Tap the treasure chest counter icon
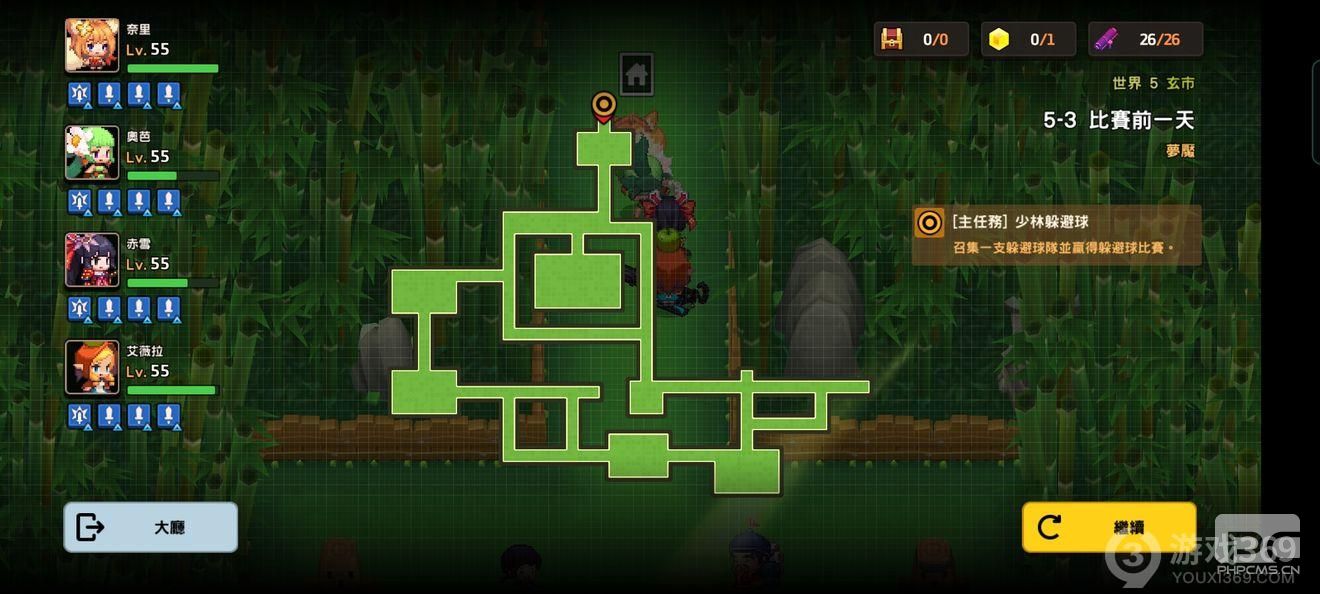Image resolution: width=1320 pixels, height=594 pixels. [x=891, y=39]
